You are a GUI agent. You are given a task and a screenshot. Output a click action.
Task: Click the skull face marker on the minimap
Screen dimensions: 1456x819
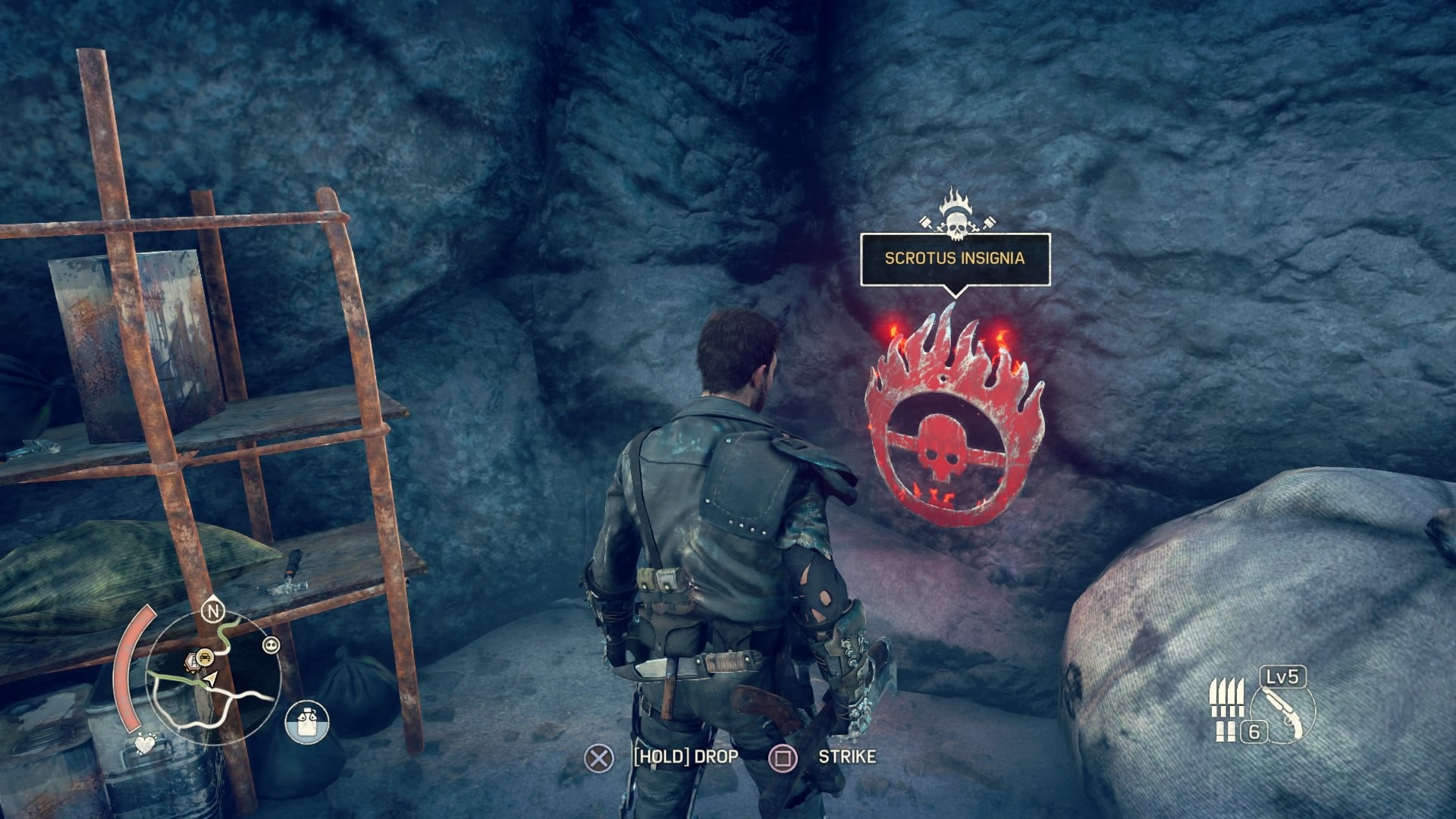(271, 644)
